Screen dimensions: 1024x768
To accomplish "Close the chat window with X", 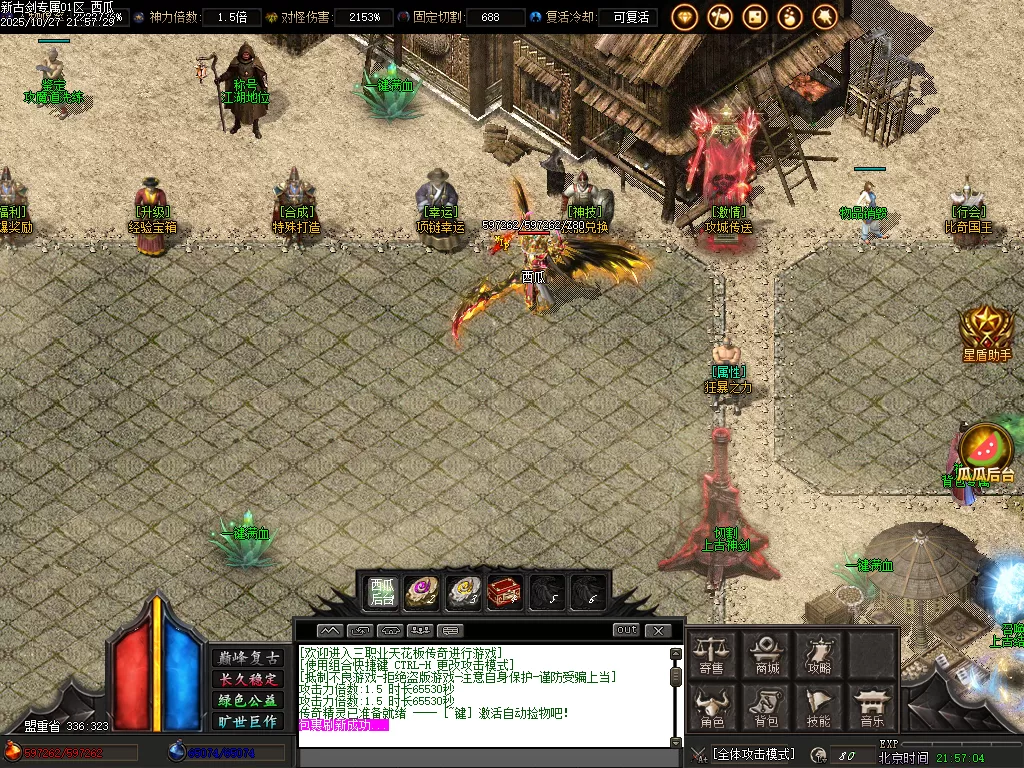I will click(x=658, y=630).
